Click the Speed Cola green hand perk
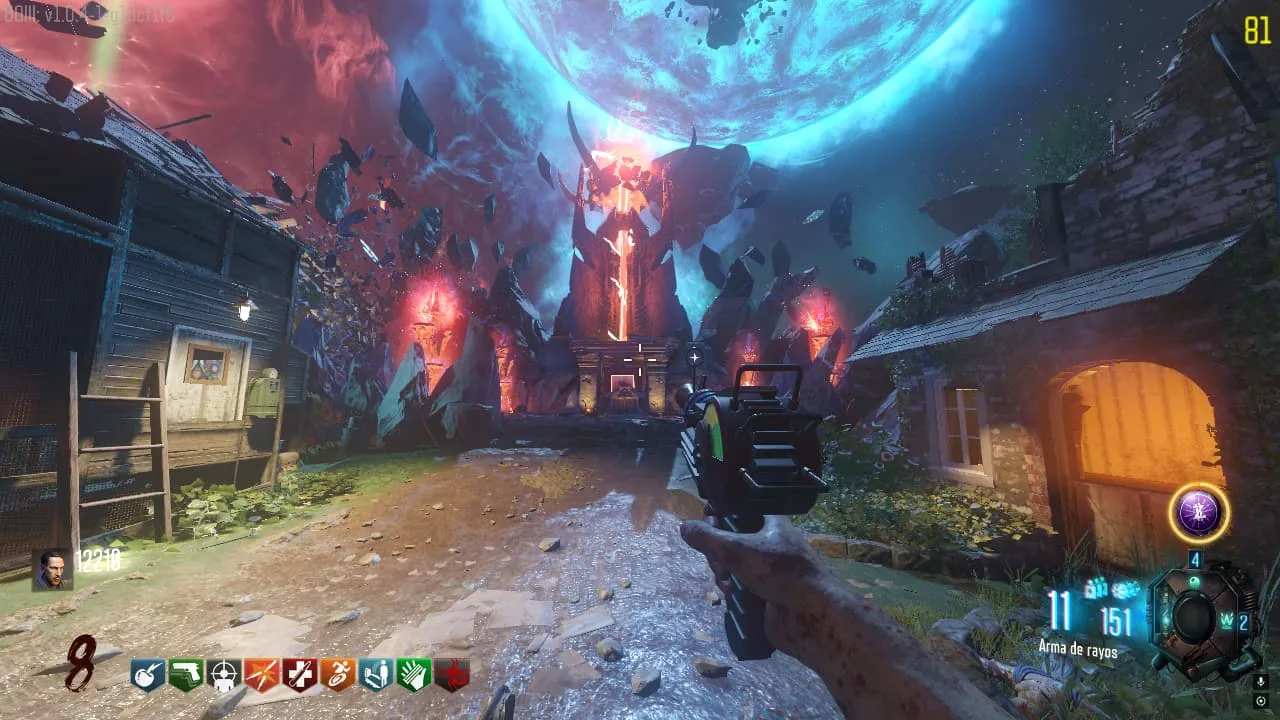 pos(413,675)
